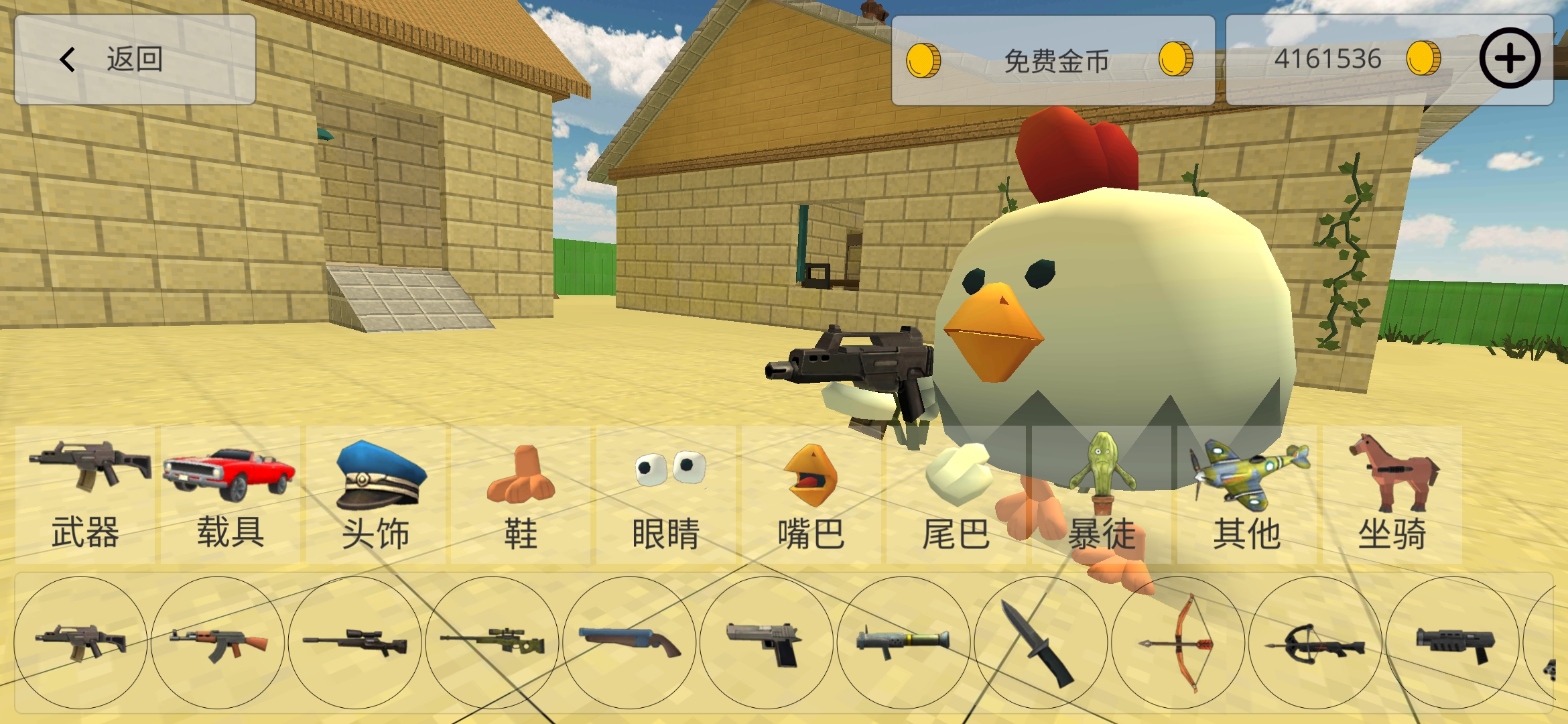Viewport: 1568px width, 724px height.
Task: Add more coins with the plus button
Action: (x=1509, y=58)
